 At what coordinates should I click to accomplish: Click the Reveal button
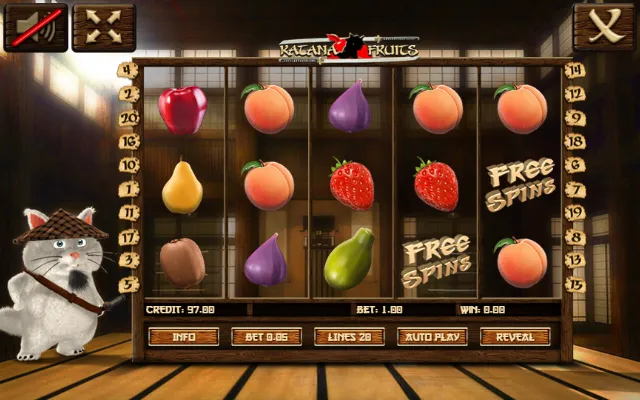pyautogui.click(x=515, y=337)
